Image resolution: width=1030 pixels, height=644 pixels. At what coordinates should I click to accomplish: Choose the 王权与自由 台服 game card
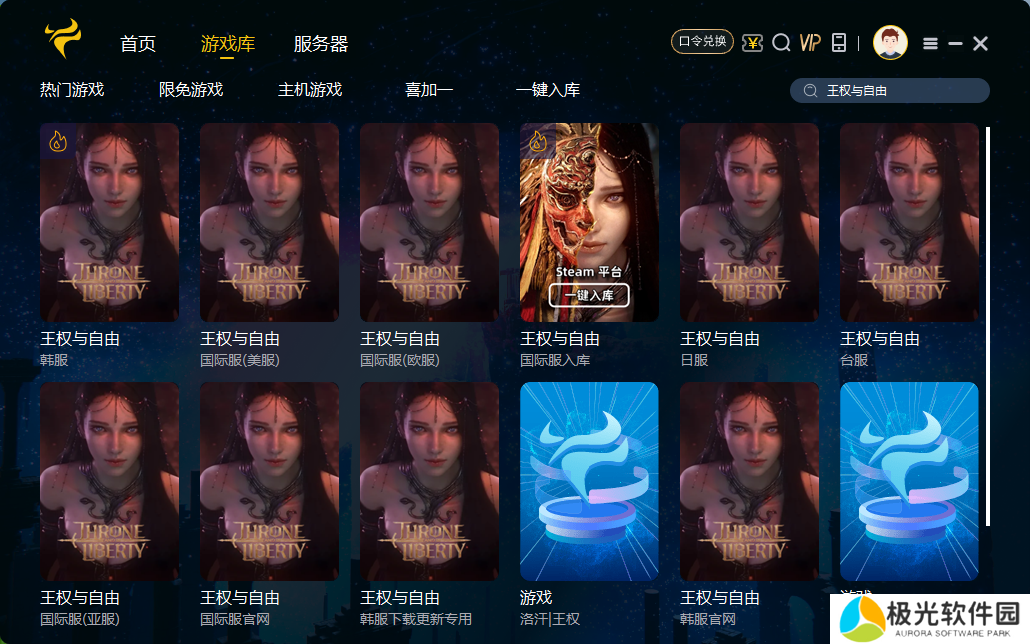(909, 222)
